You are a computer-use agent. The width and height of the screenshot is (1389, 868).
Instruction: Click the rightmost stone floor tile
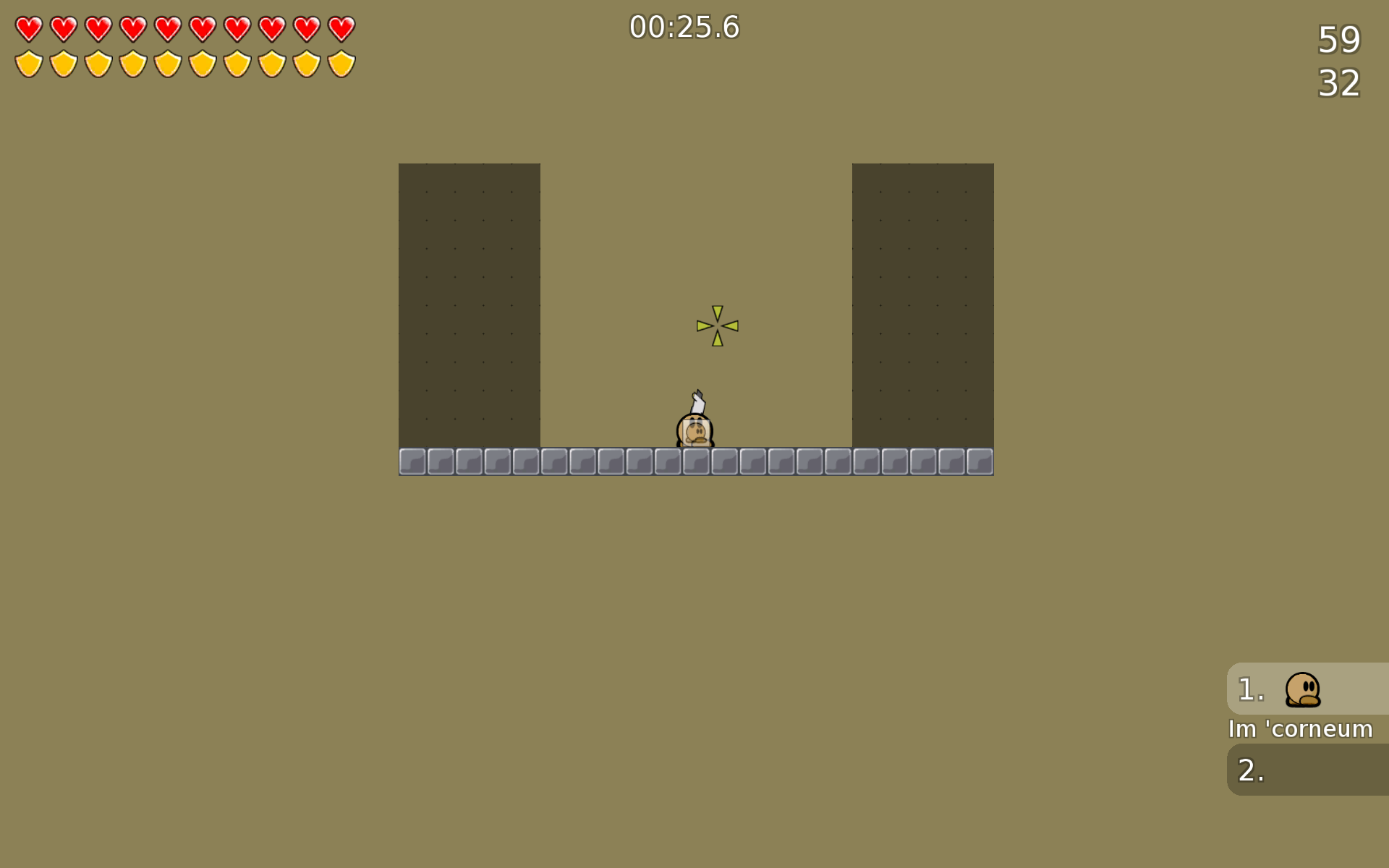point(979,460)
